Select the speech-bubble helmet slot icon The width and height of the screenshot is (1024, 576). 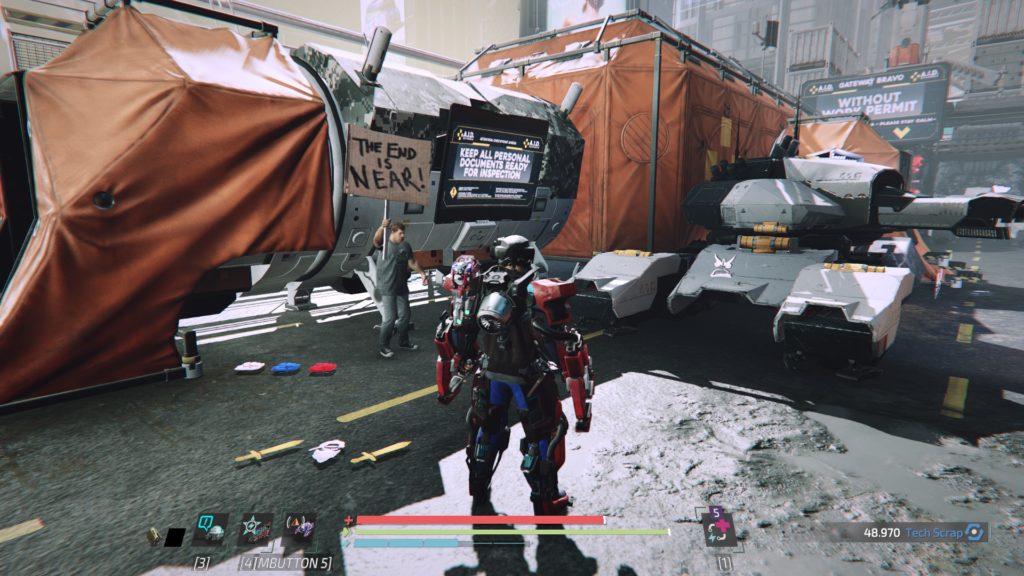pos(210,528)
